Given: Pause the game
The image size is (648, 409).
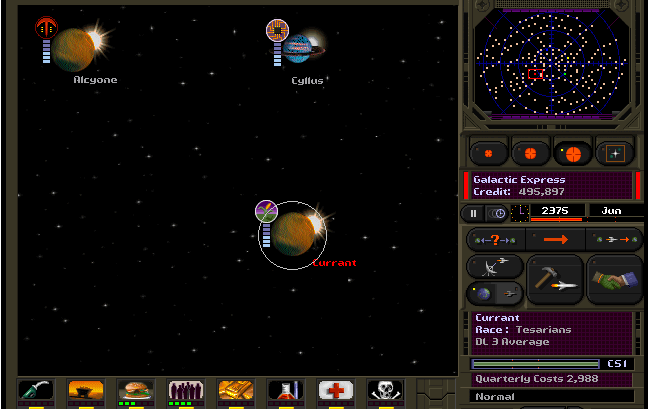Looking at the screenshot, I should coord(472,213).
